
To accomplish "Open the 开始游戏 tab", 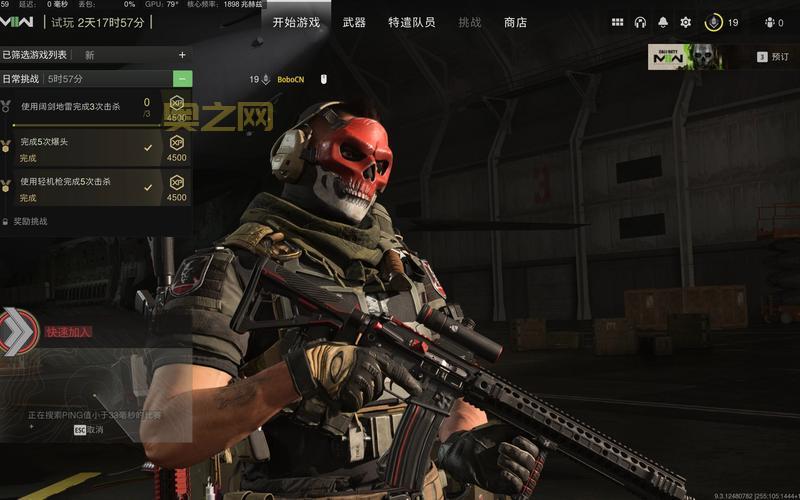I will pyautogui.click(x=296, y=22).
